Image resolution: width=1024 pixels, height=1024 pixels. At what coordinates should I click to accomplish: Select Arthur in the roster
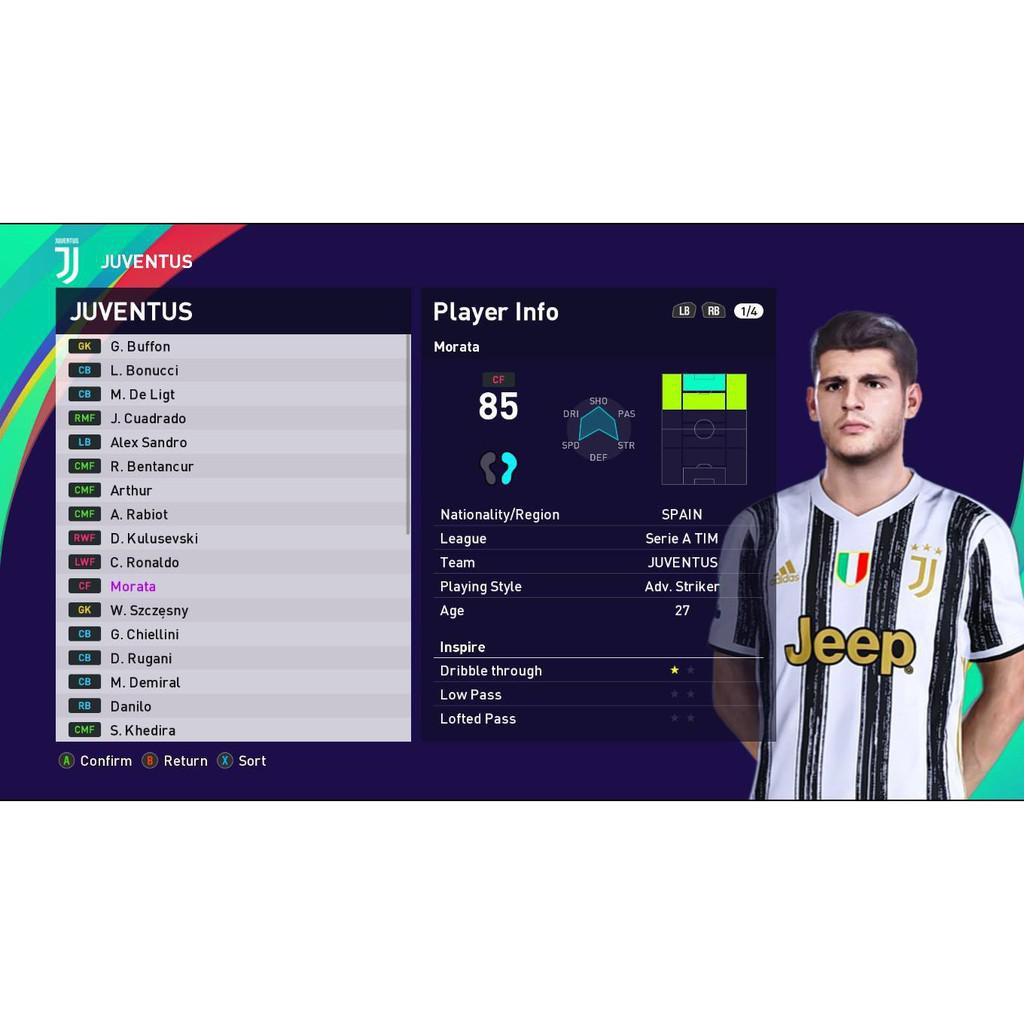(131, 490)
